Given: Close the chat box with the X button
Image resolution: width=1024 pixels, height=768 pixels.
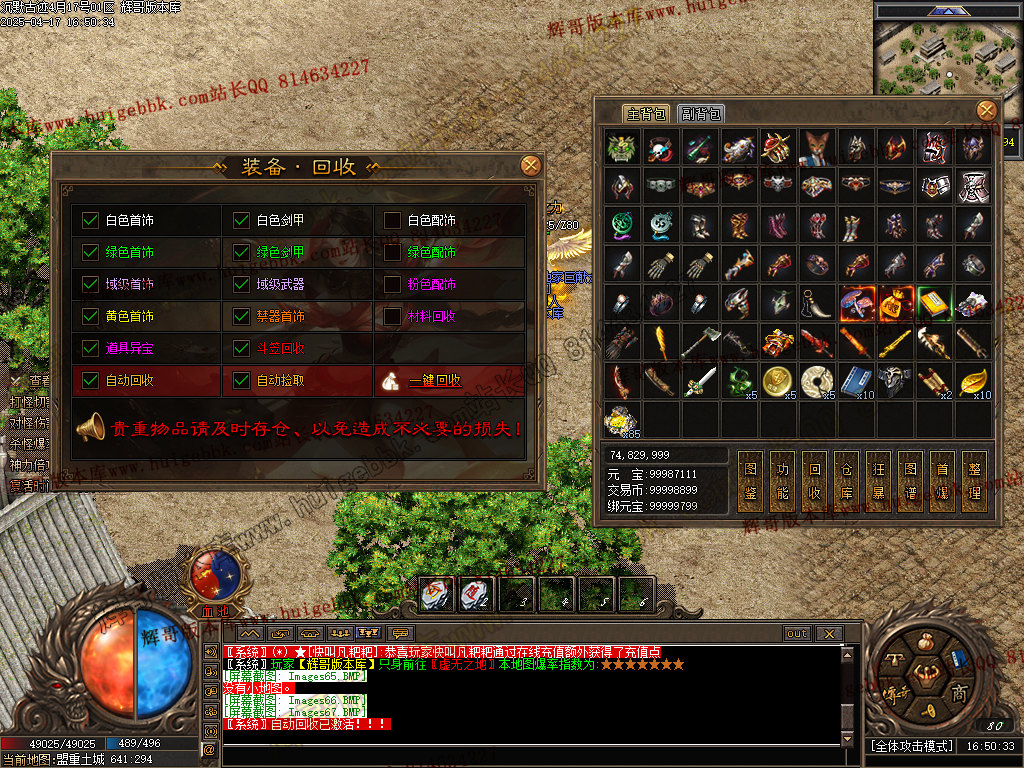Looking at the screenshot, I should tap(828, 633).
